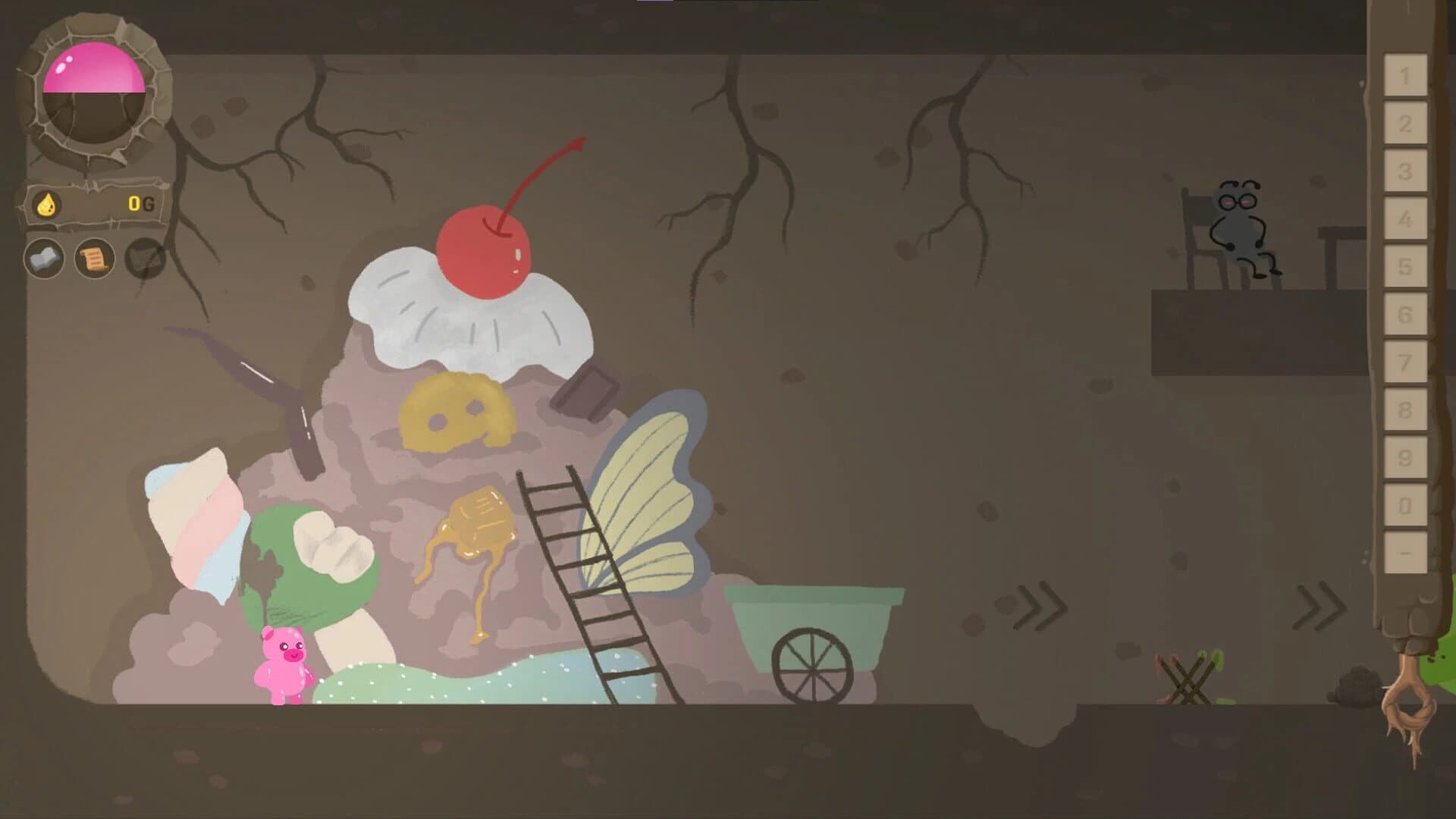Click the right double-chevron near the elevator
Viewport: 1456px width, 819px height.
coord(1321,607)
